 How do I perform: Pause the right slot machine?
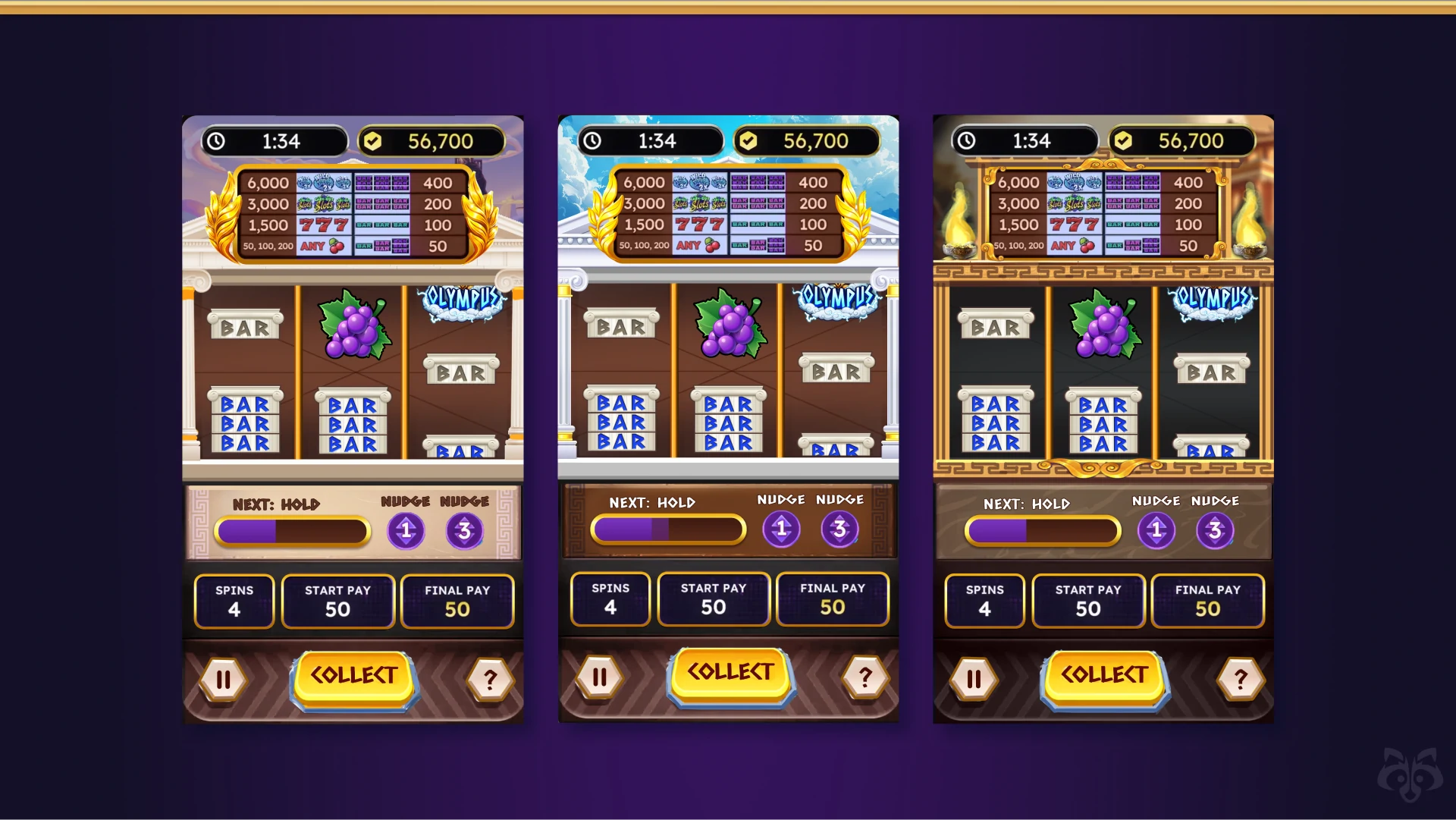coord(973,677)
